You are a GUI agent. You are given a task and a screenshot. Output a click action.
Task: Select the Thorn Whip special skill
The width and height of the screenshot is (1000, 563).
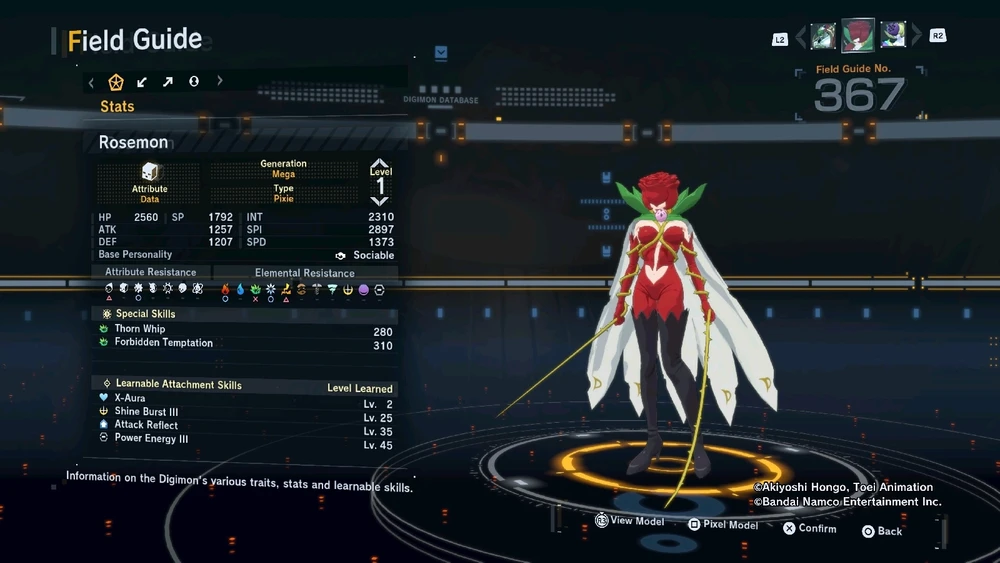point(140,329)
